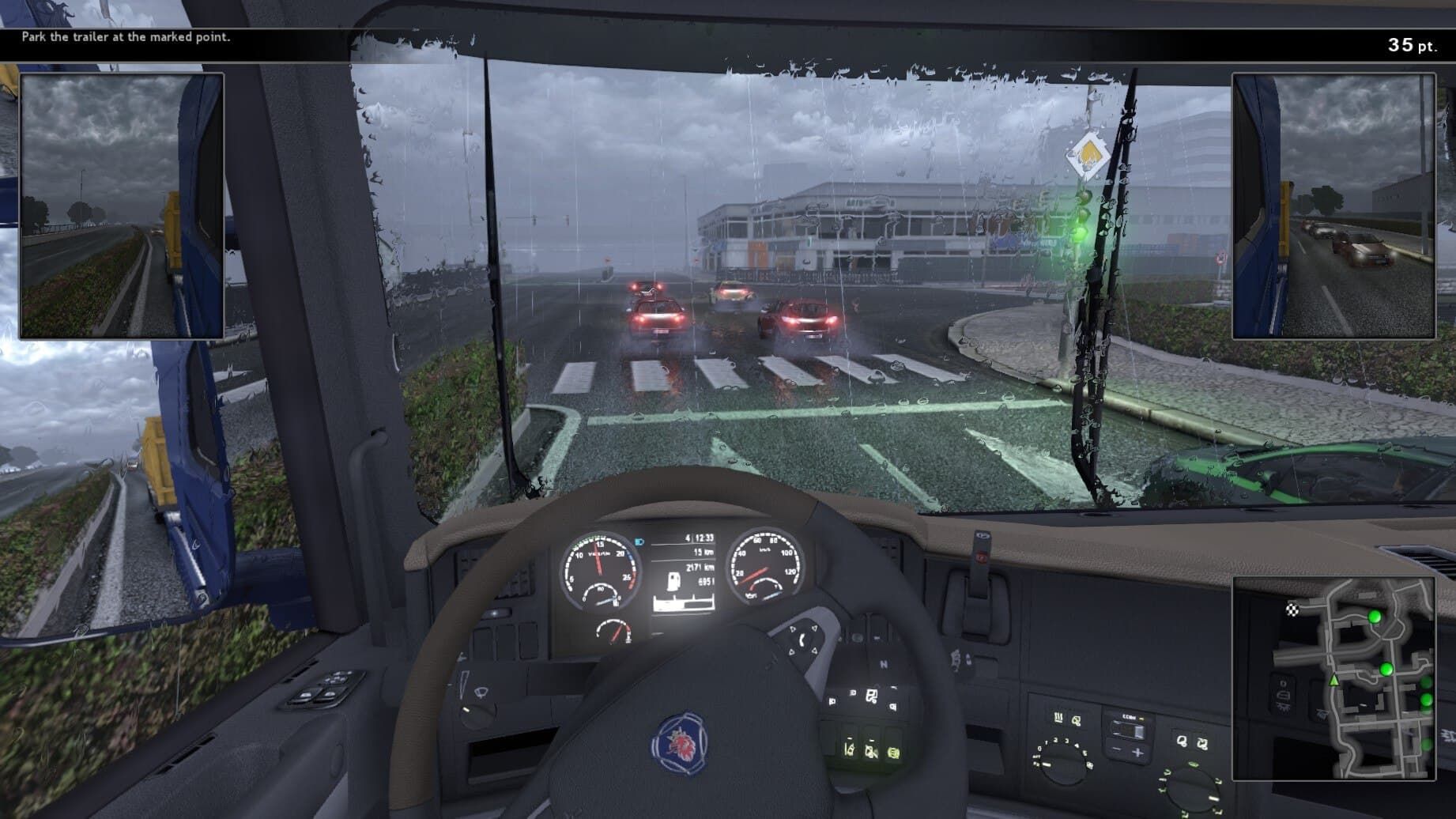Click the fuel pump icon on the dashboard display
This screenshot has height=819, width=1456.
point(673,581)
